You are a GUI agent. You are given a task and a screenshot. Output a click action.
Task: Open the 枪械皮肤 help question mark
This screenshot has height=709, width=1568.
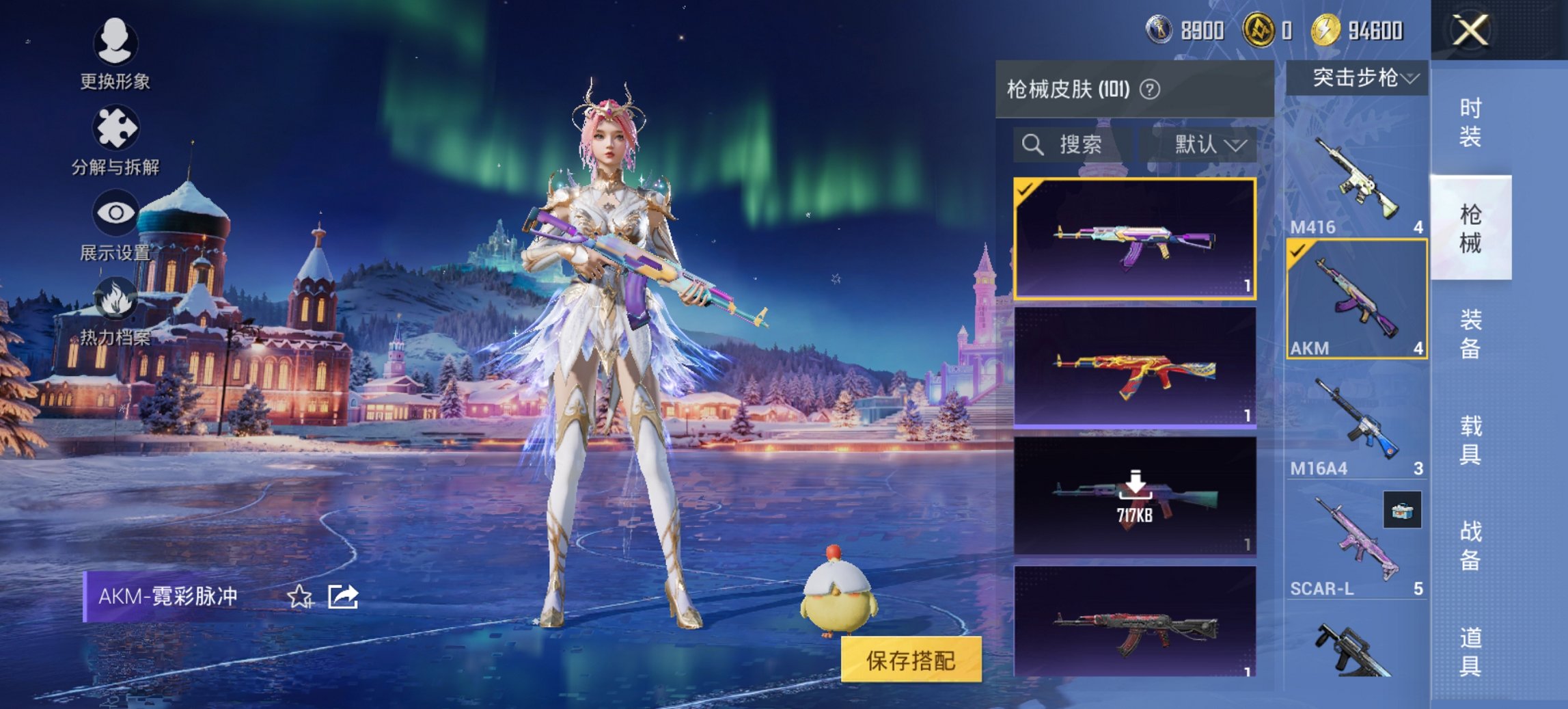[1150, 90]
